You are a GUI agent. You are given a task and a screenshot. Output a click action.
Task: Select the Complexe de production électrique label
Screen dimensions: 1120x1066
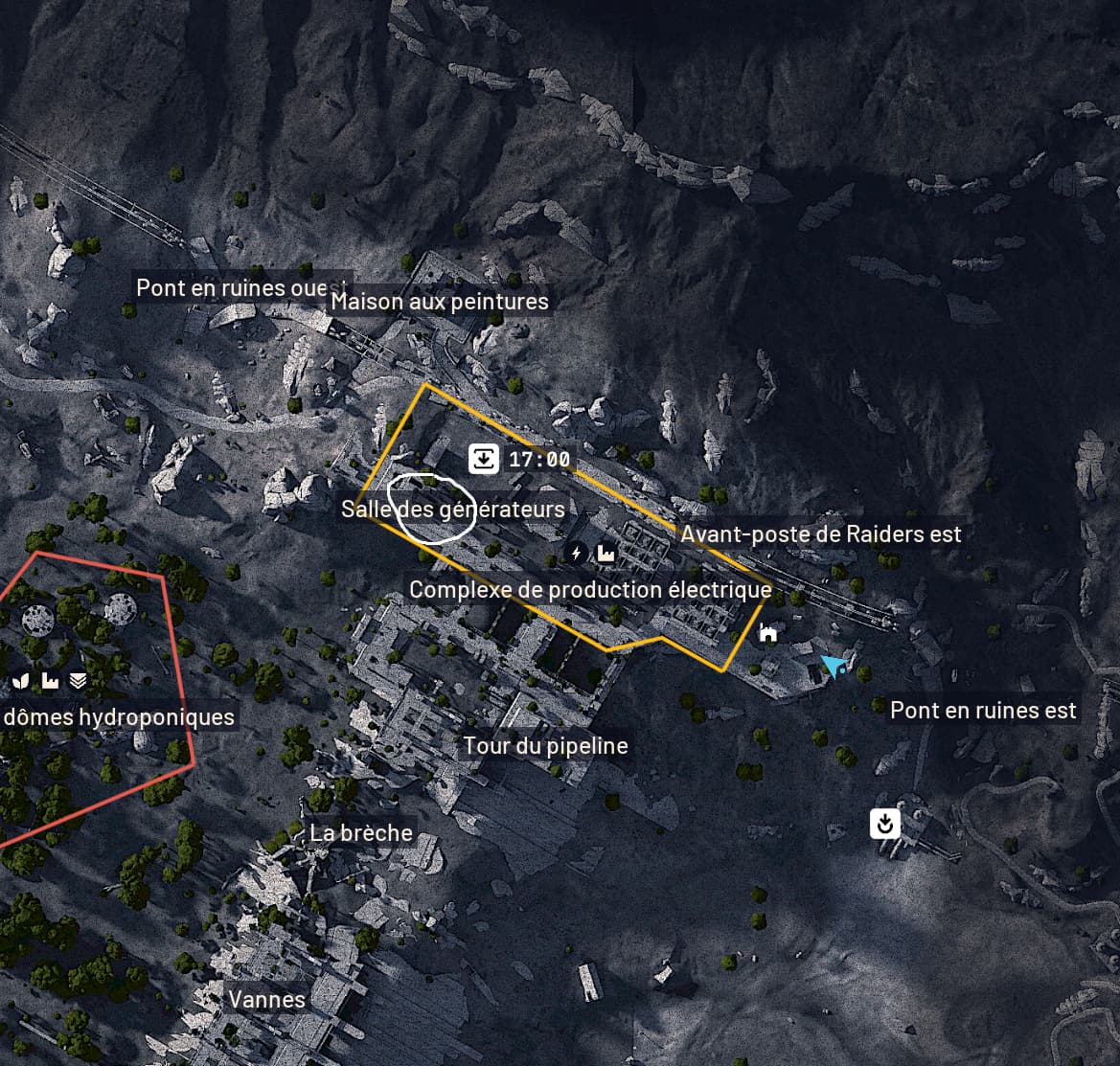point(590,589)
